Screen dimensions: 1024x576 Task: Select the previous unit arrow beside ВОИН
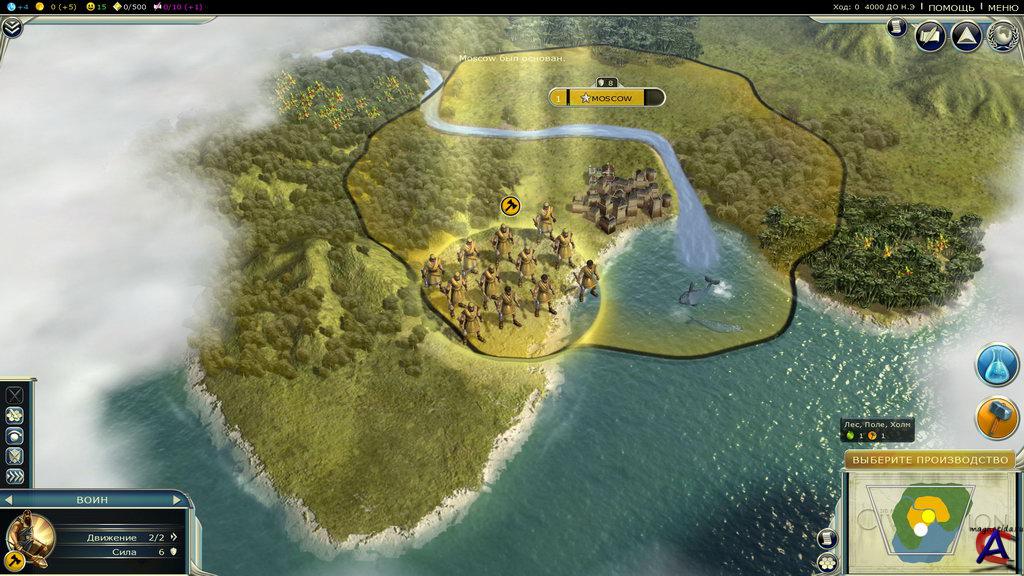click(9, 499)
